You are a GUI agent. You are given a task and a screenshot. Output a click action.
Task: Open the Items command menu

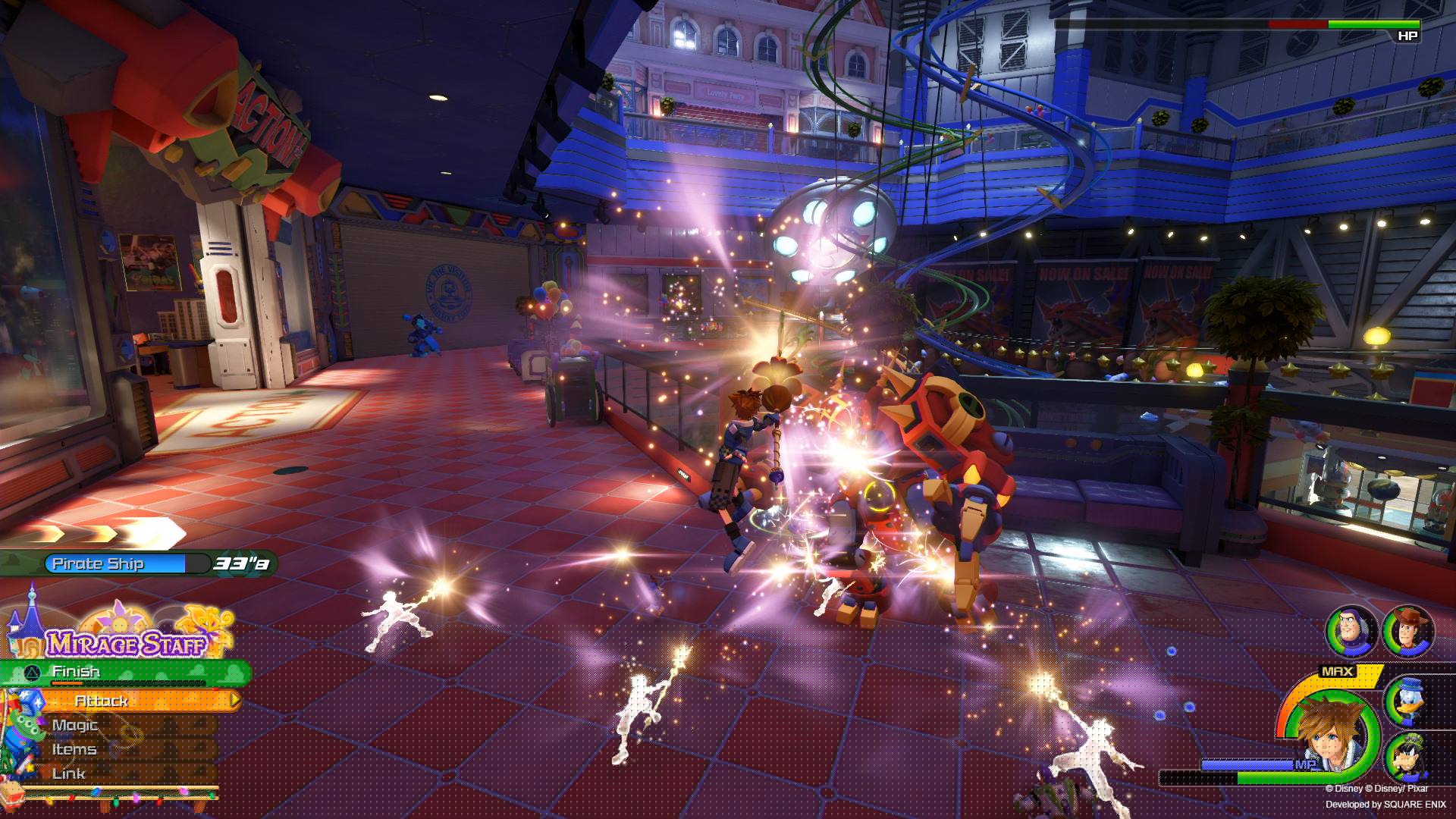coord(74,749)
